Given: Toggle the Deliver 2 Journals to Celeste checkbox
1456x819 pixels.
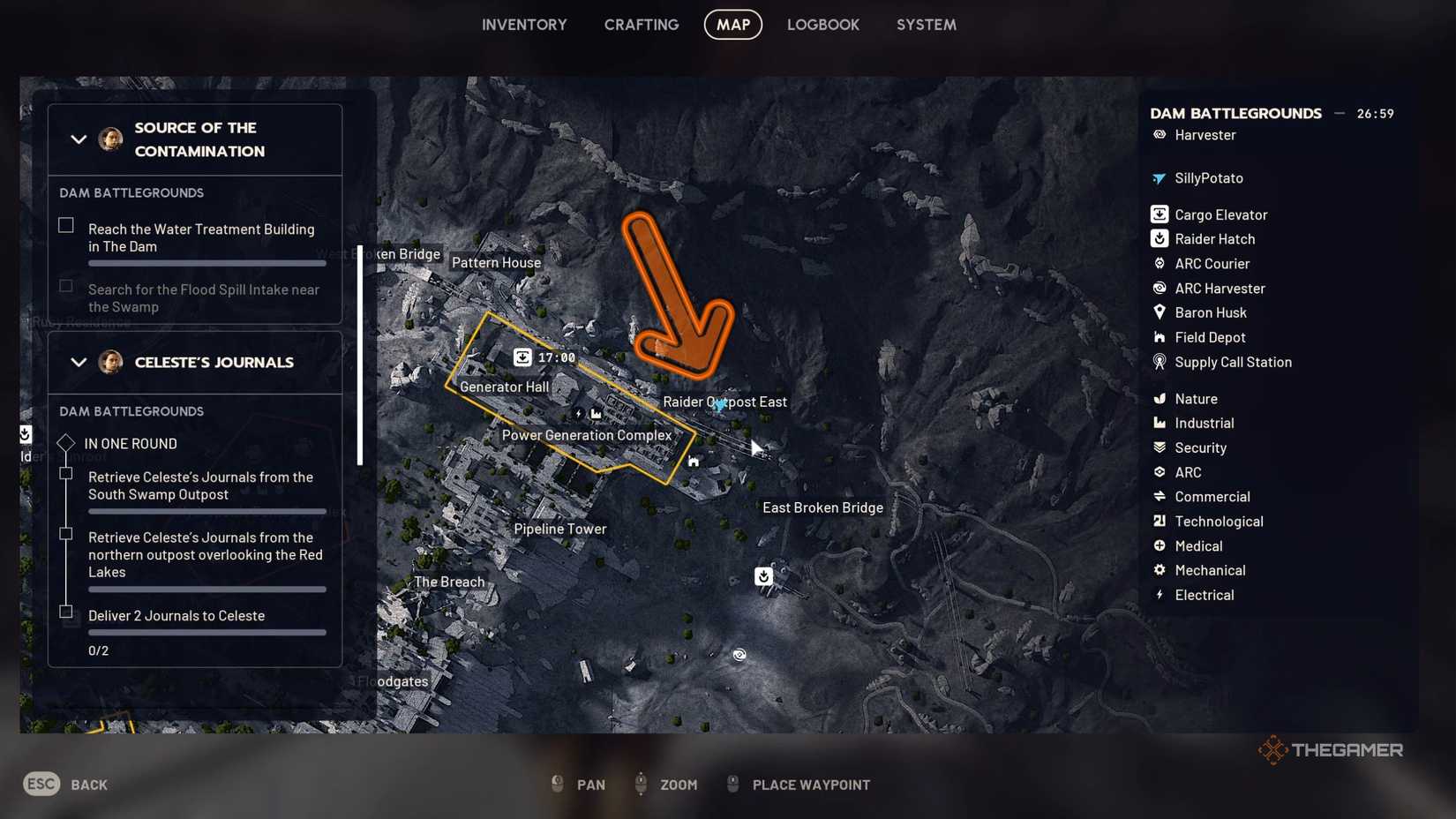Looking at the screenshot, I should [x=67, y=612].
